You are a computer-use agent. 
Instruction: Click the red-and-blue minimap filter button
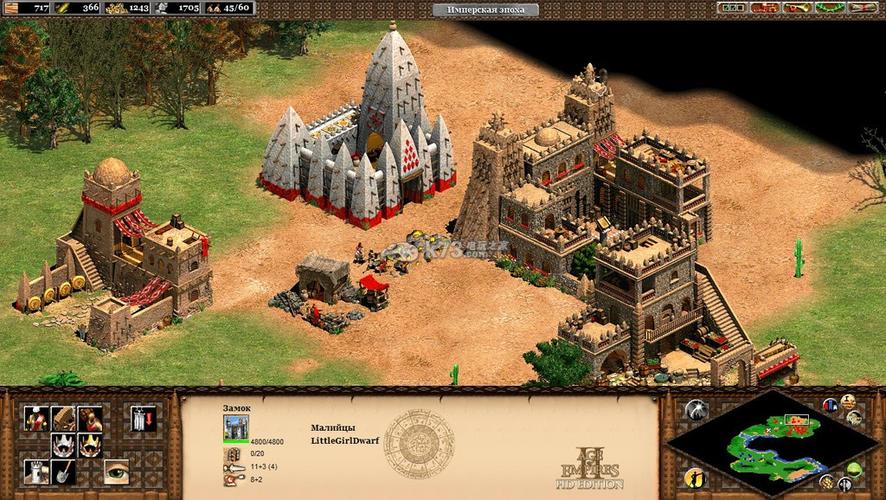tap(829, 405)
